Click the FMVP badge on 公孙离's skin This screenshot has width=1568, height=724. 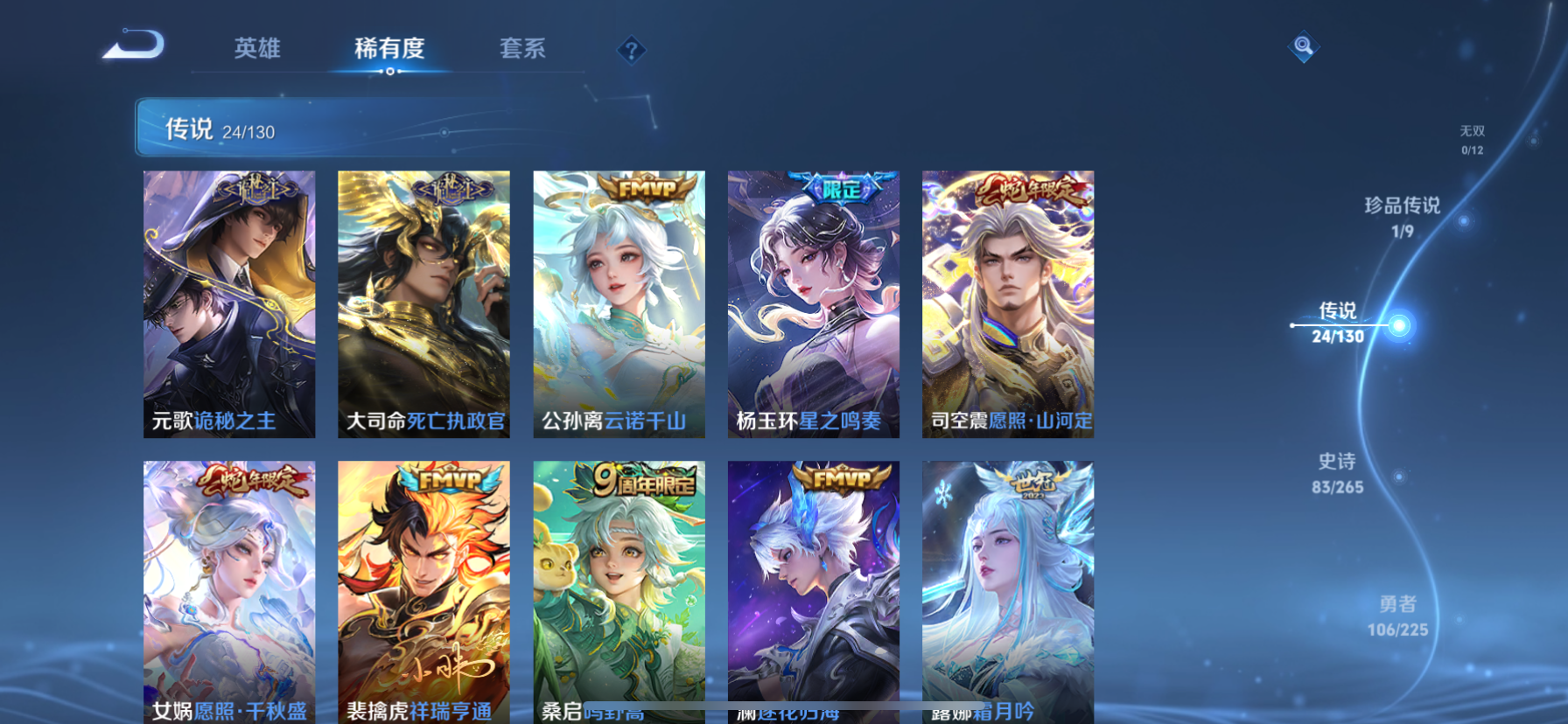point(640,188)
